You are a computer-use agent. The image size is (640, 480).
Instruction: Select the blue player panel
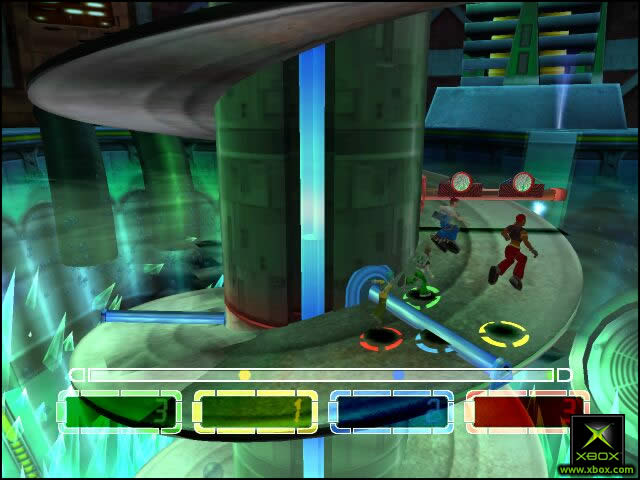point(391,411)
